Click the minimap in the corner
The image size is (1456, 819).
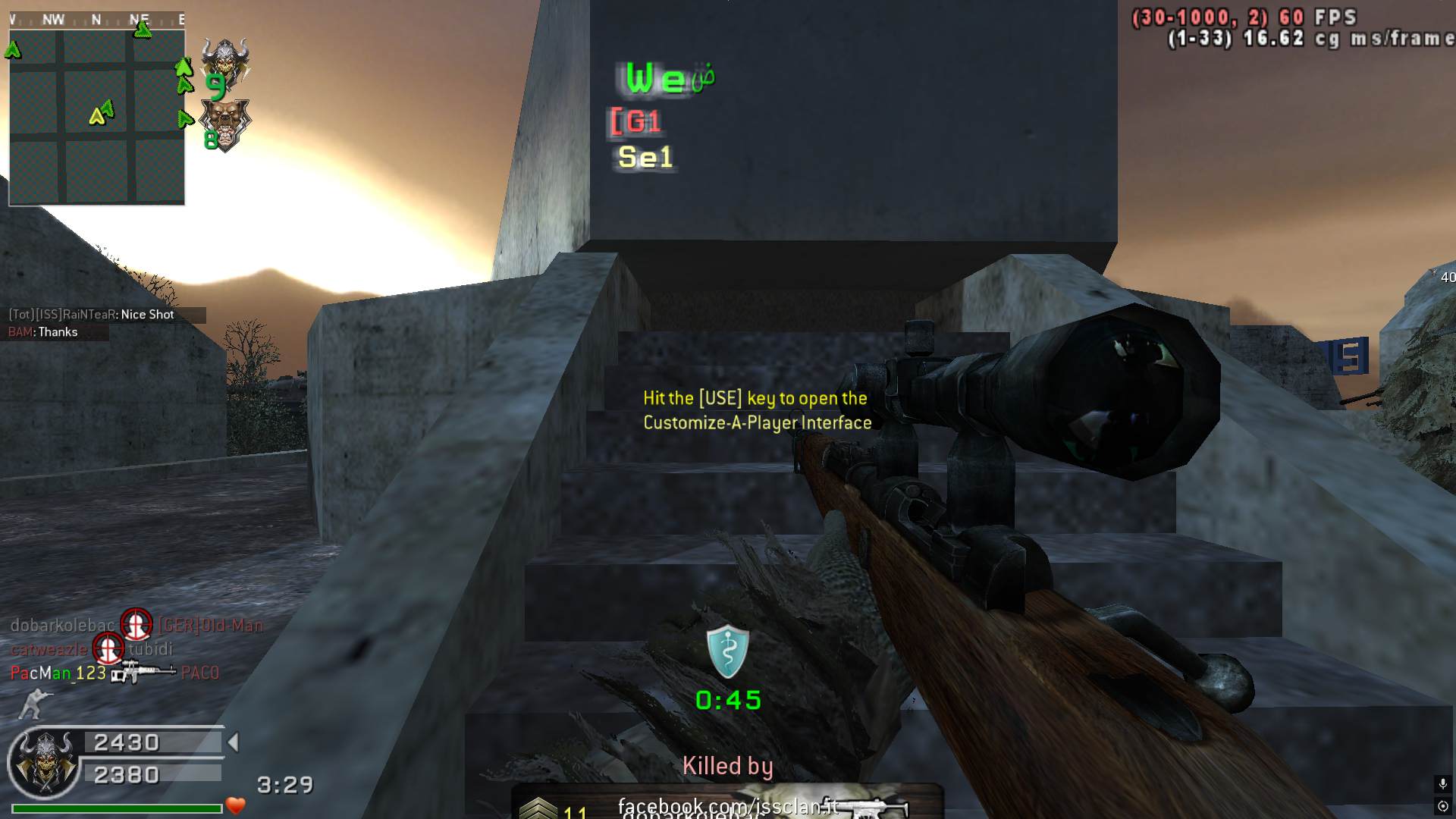click(x=96, y=117)
